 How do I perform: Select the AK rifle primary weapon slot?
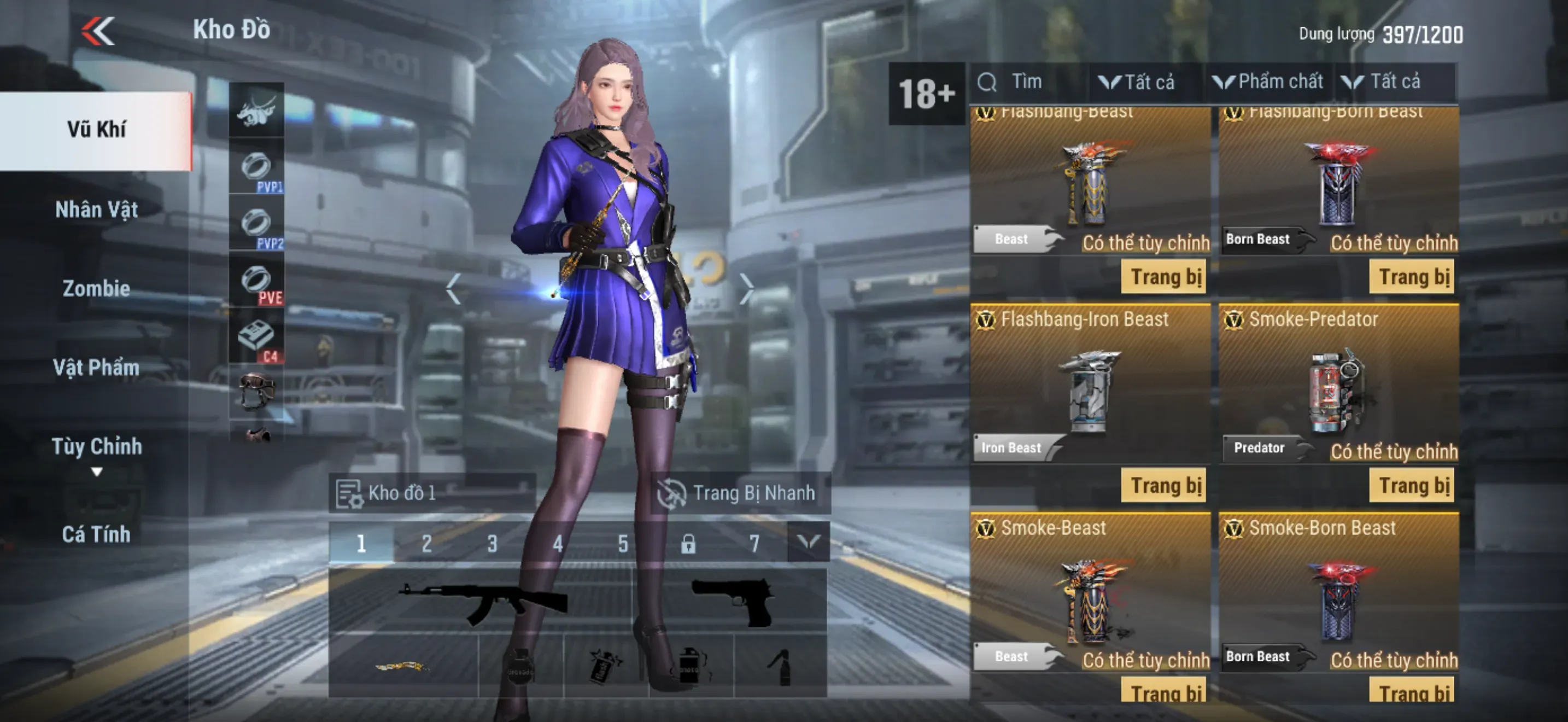(482, 602)
